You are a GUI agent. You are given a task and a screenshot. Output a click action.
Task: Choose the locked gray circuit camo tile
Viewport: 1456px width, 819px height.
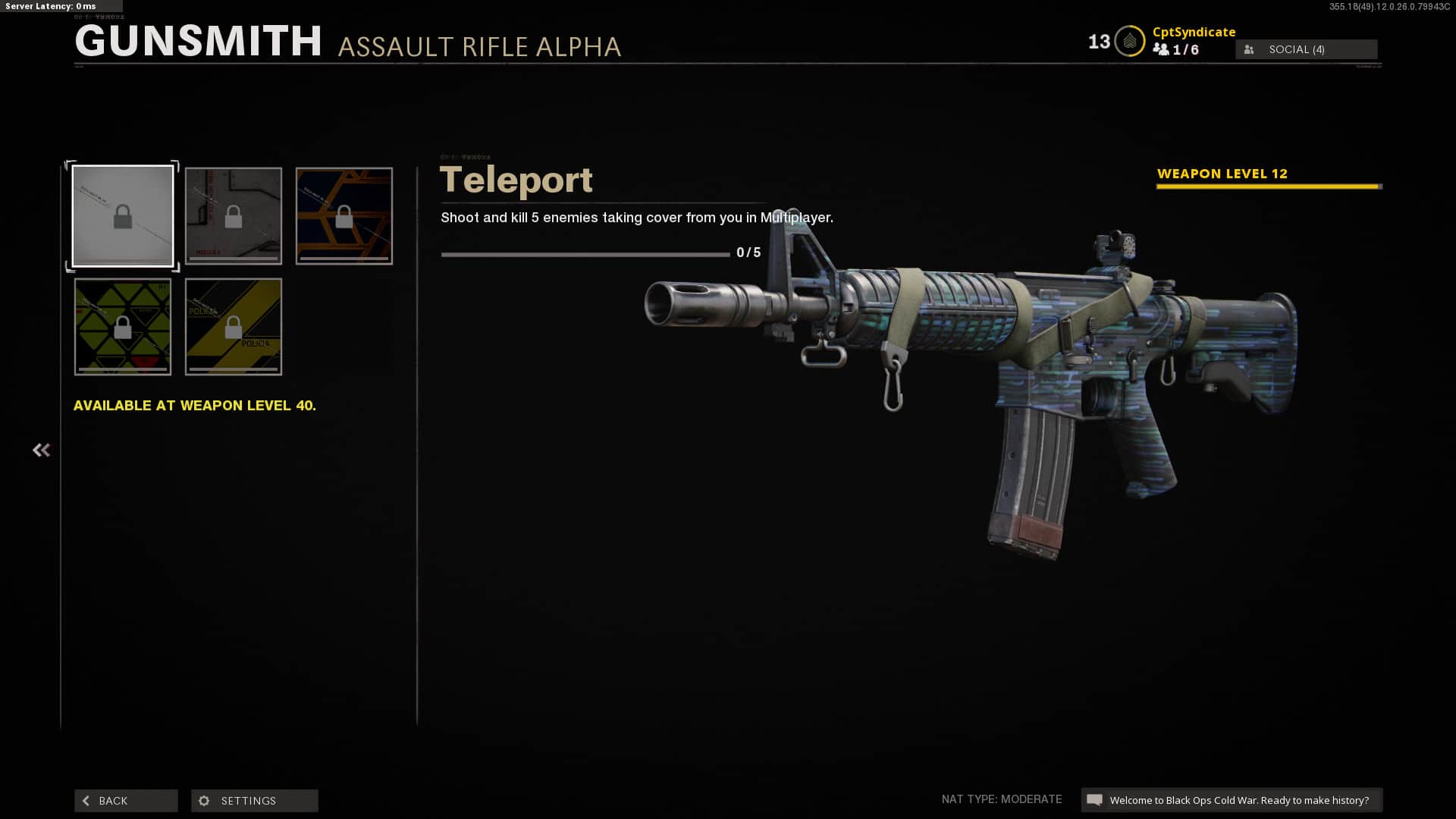[x=234, y=216]
